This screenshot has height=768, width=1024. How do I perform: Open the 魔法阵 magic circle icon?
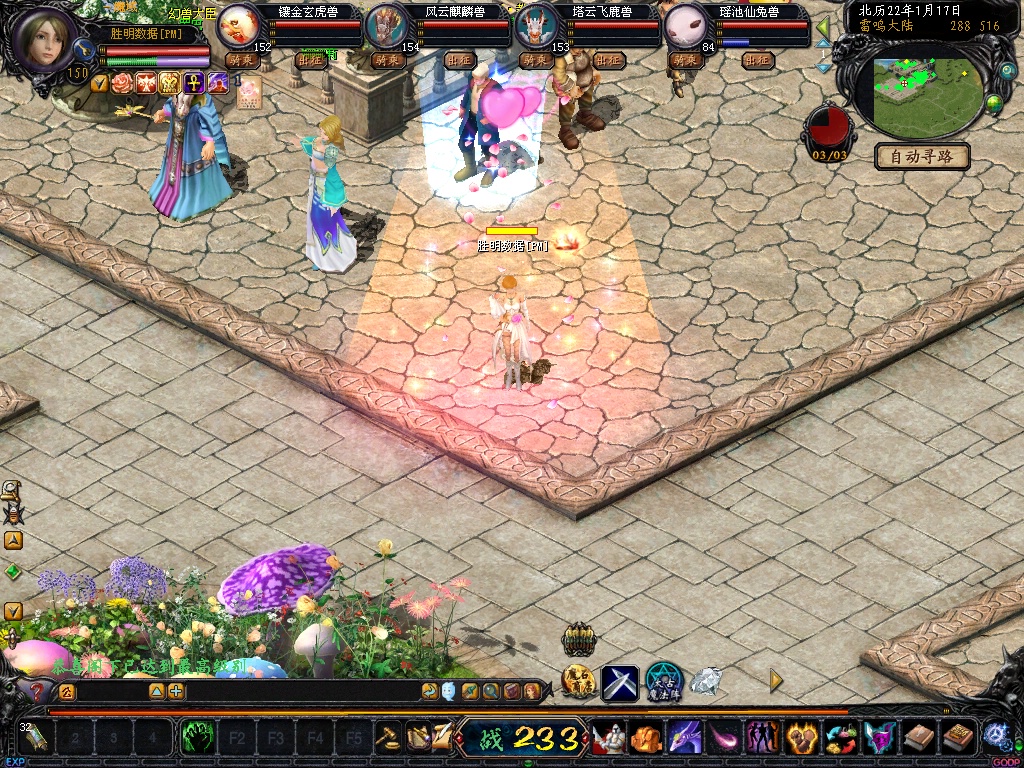coord(663,682)
